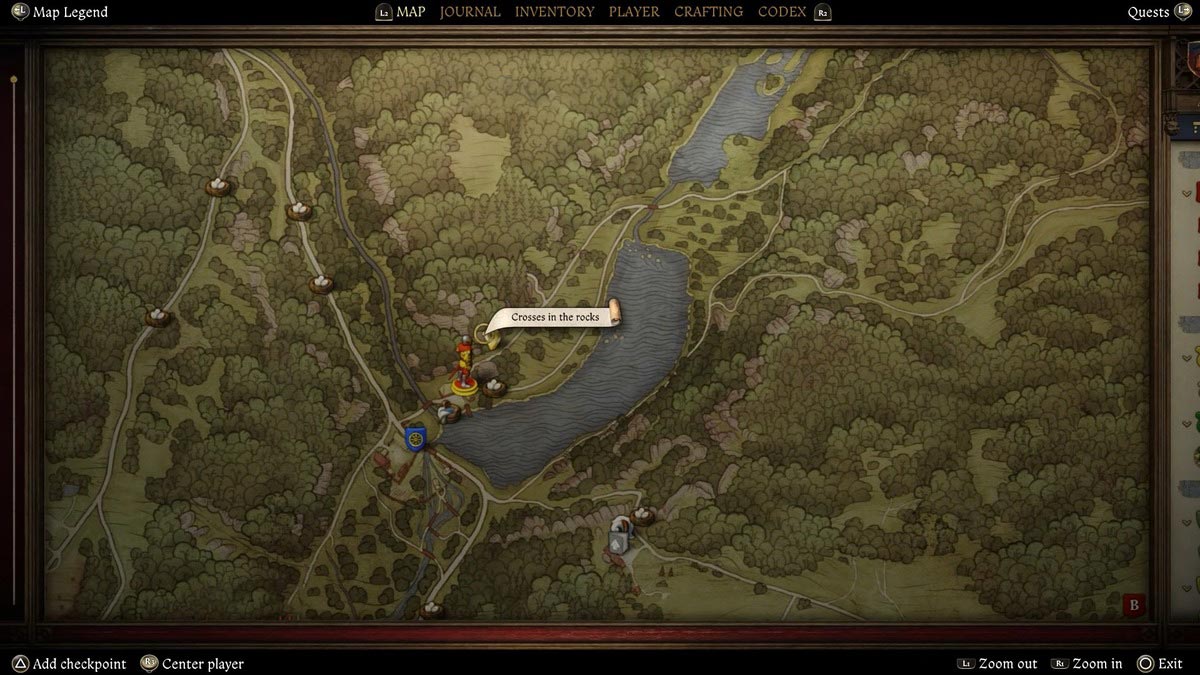The width and height of the screenshot is (1200, 675).
Task: Select the PLAYER tab
Action: click(x=634, y=12)
